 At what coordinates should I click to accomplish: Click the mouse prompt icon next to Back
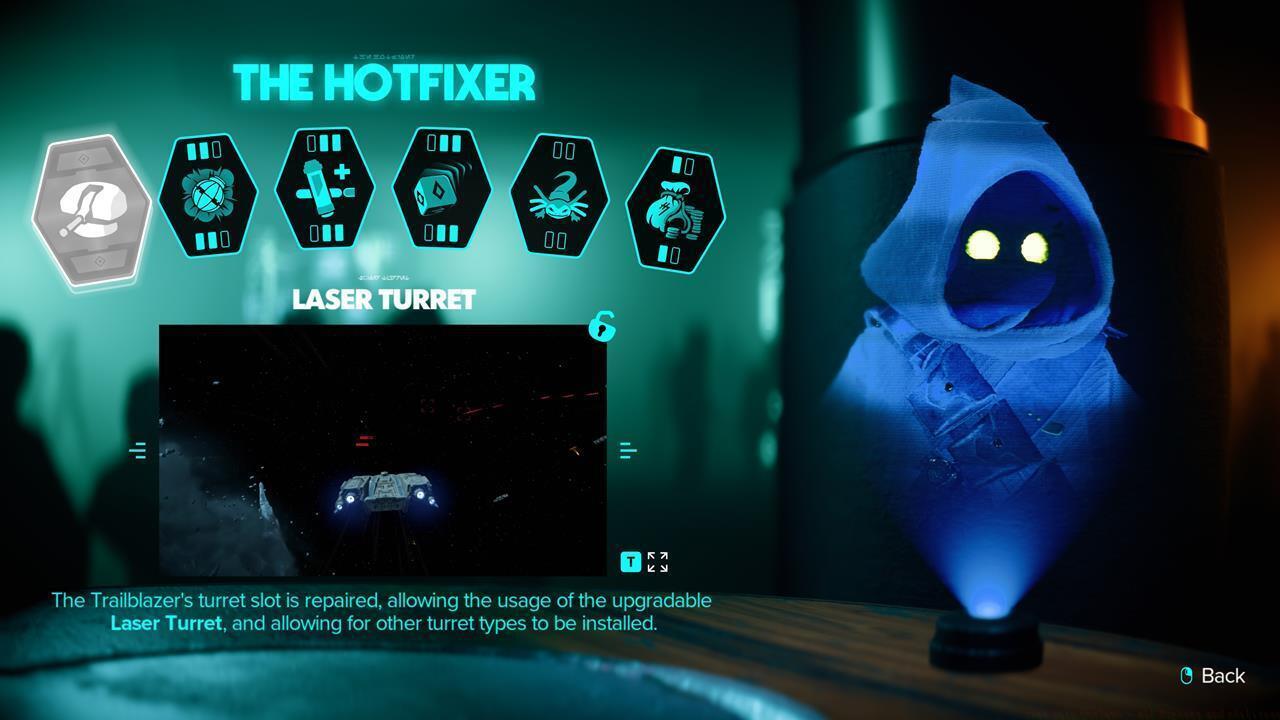(x=1186, y=676)
